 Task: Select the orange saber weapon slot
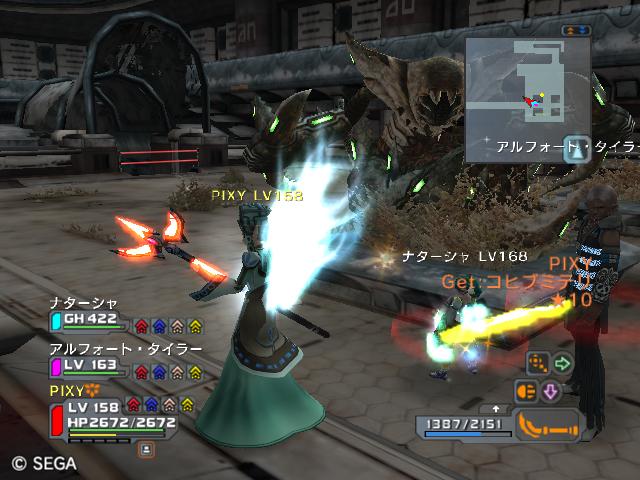coord(547,426)
